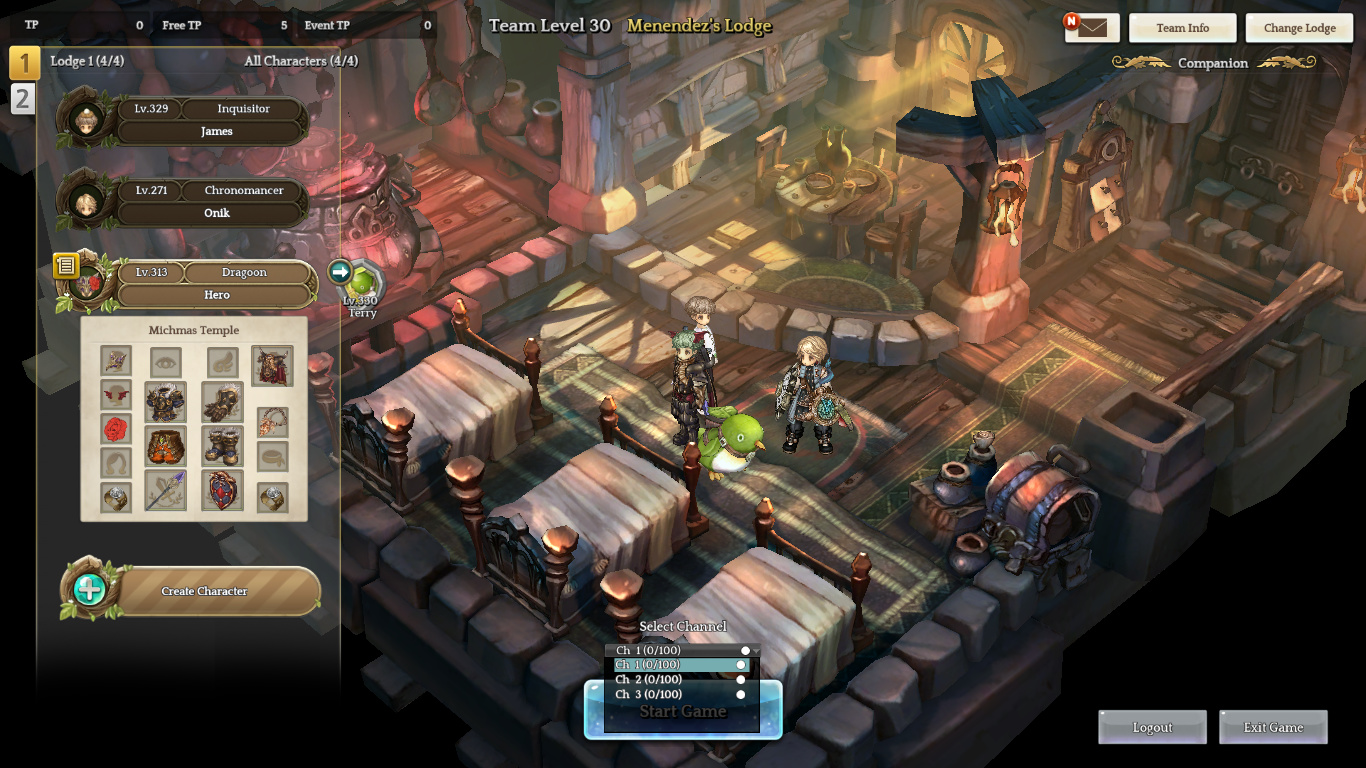Select the Inquisitor character James
Screen dimensions: 1366x768
coord(210,120)
